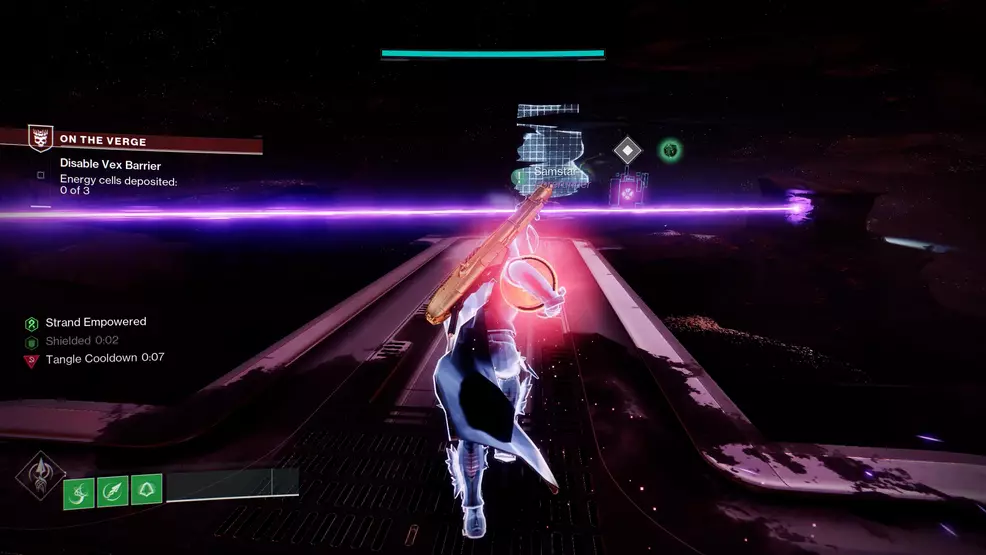Select the white diamond objective waypoint marker
This screenshot has width=986, height=555.
click(x=627, y=151)
